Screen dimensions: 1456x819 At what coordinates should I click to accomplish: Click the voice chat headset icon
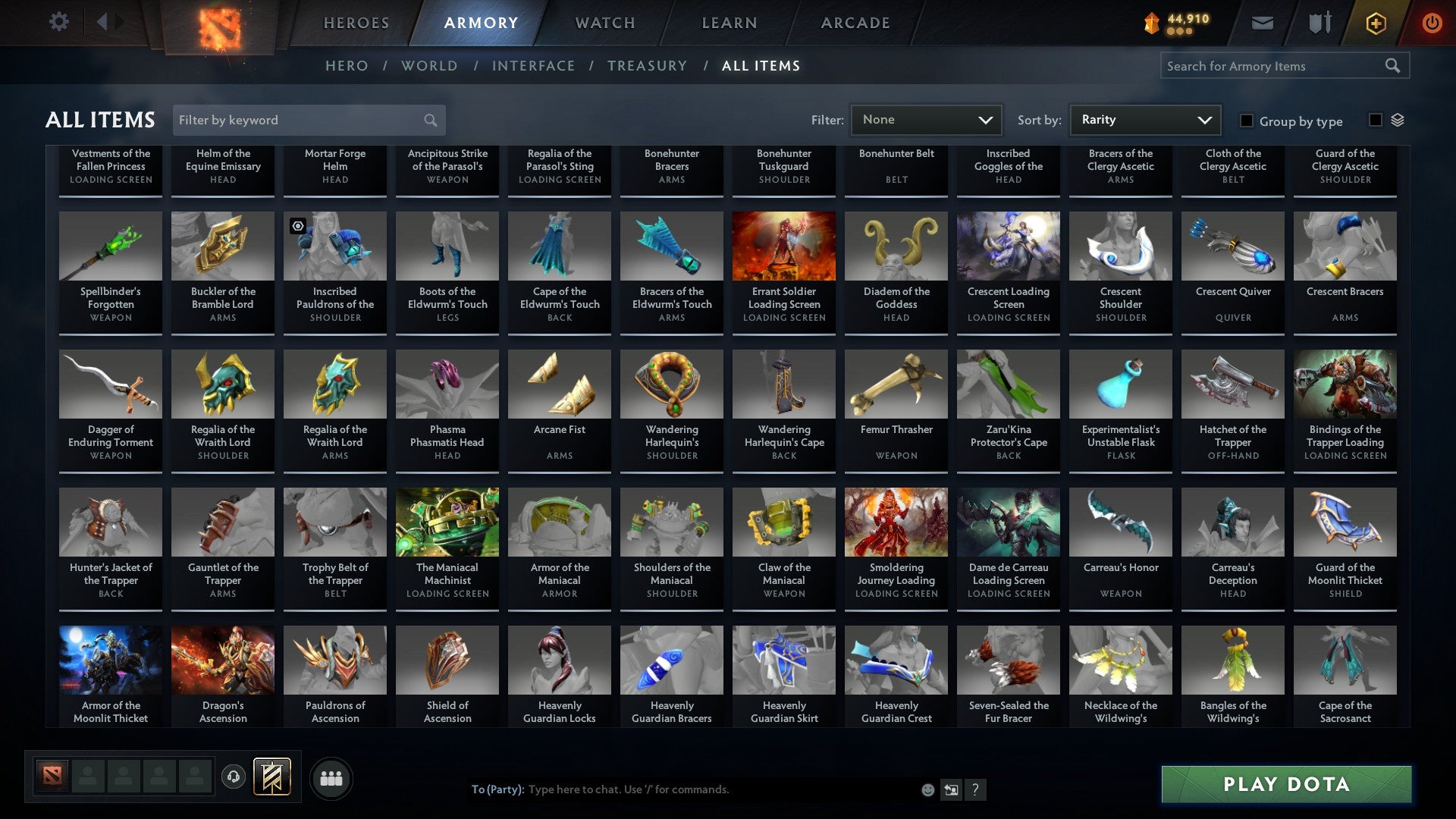coord(234,777)
